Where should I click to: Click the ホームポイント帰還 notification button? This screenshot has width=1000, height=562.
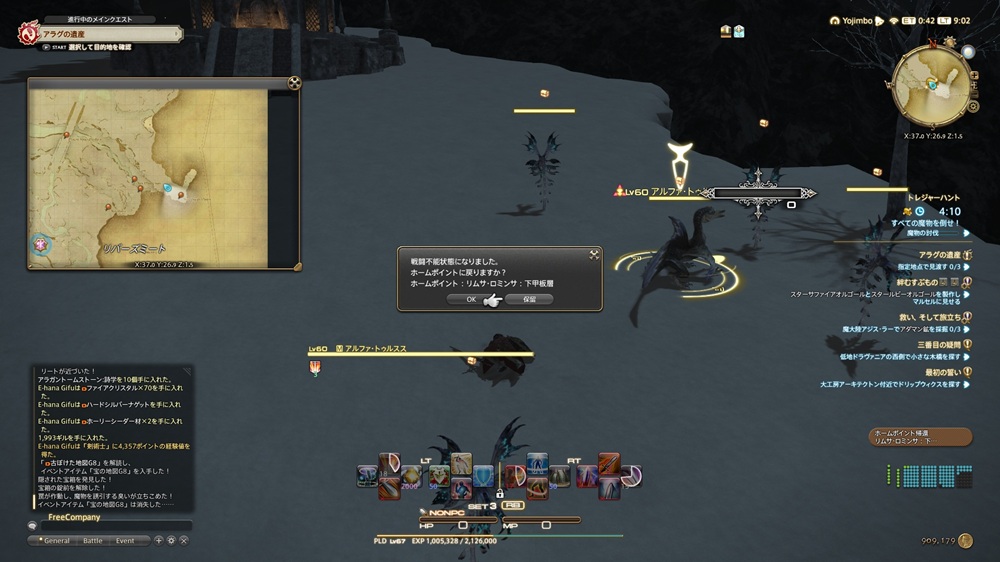919,436
